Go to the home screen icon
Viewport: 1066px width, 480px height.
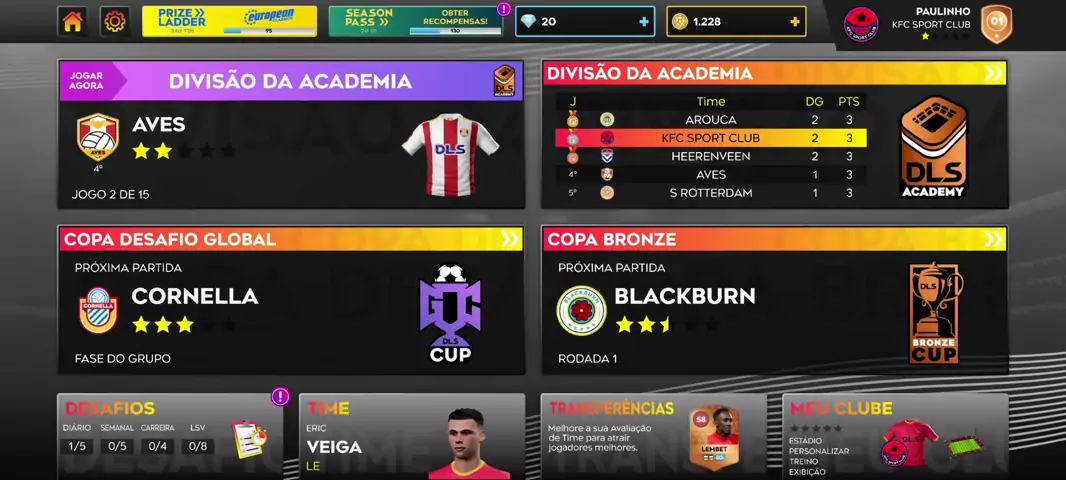[x=72, y=21]
